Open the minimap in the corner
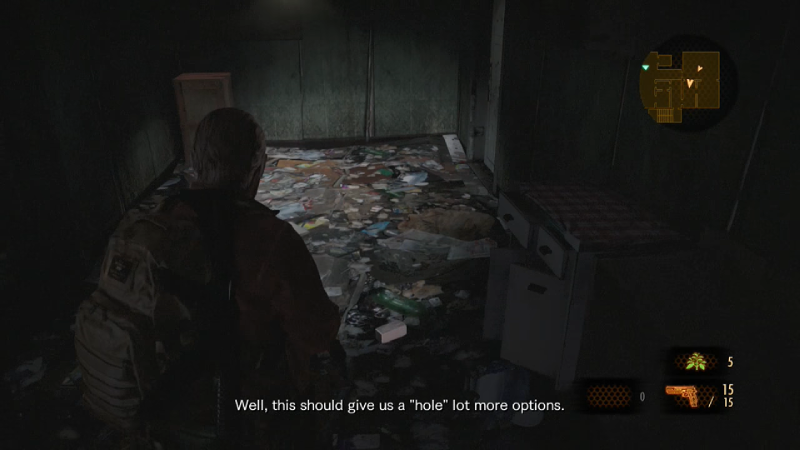Image resolution: width=800 pixels, height=450 pixels. pyautogui.click(x=686, y=83)
